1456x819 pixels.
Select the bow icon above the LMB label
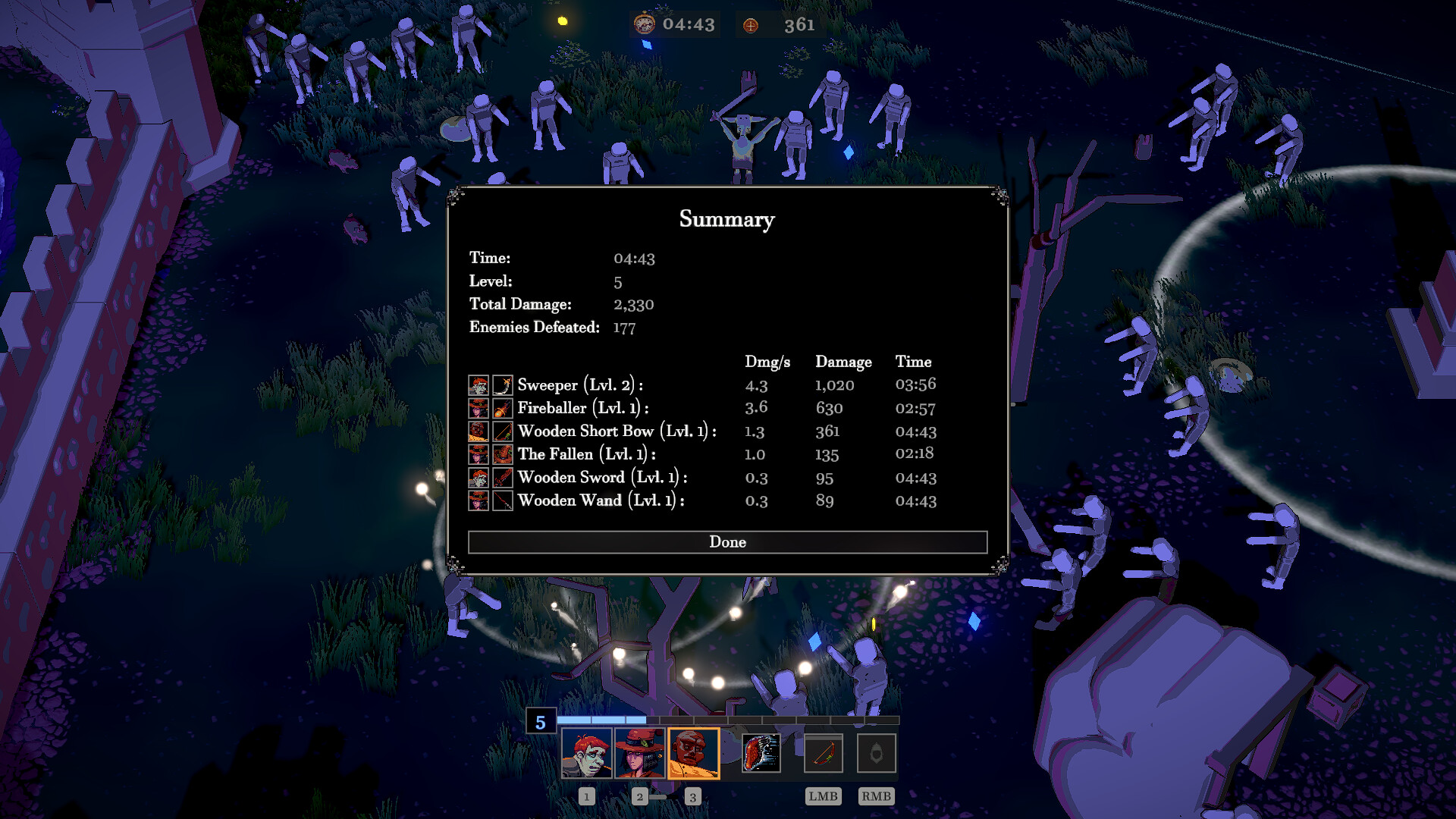click(x=823, y=752)
